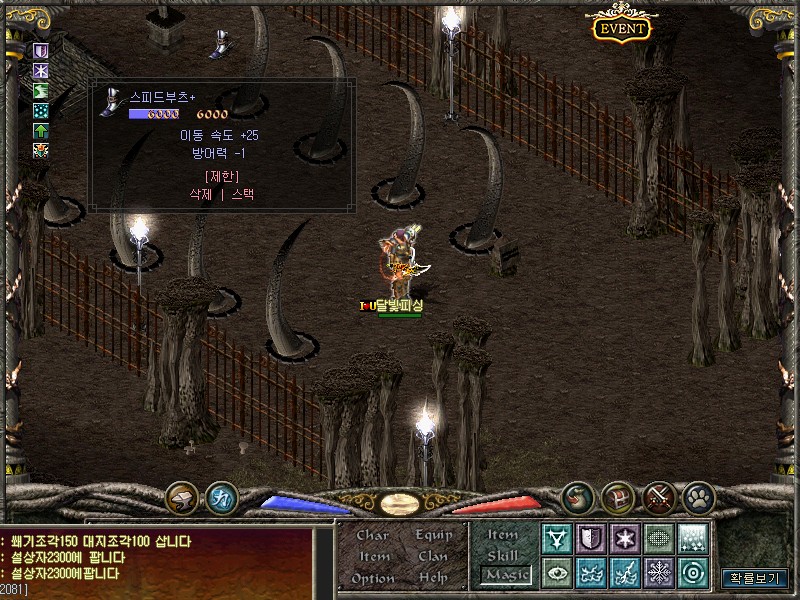Viewport: 800px width, 600px height.
Task: Select the concentric circles spell icon
Action: (x=694, y=573)
